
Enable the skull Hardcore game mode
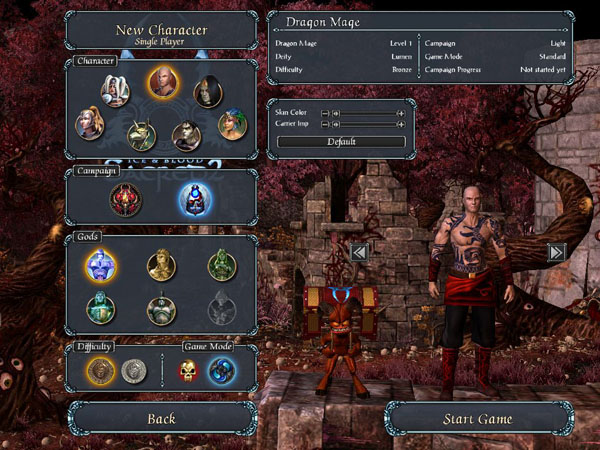coord(189,372)
